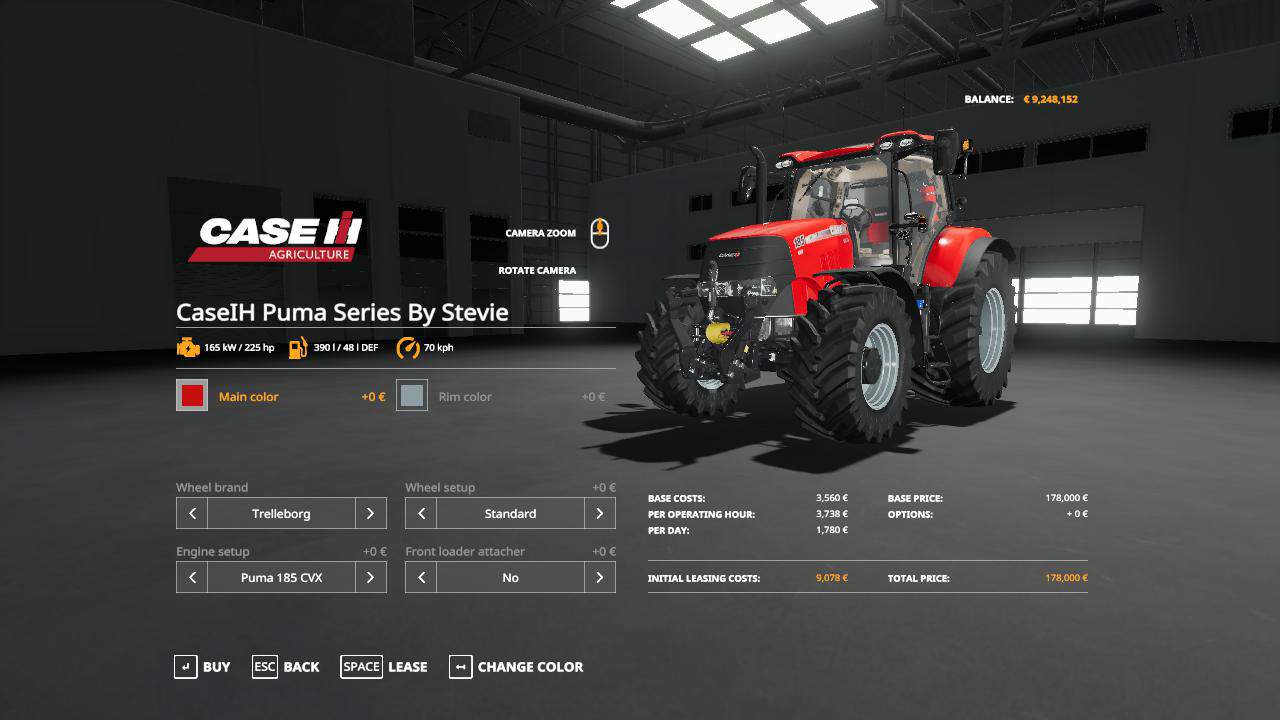
Task: Go back from the shop configuration
Action: click(x=286, y=667)
